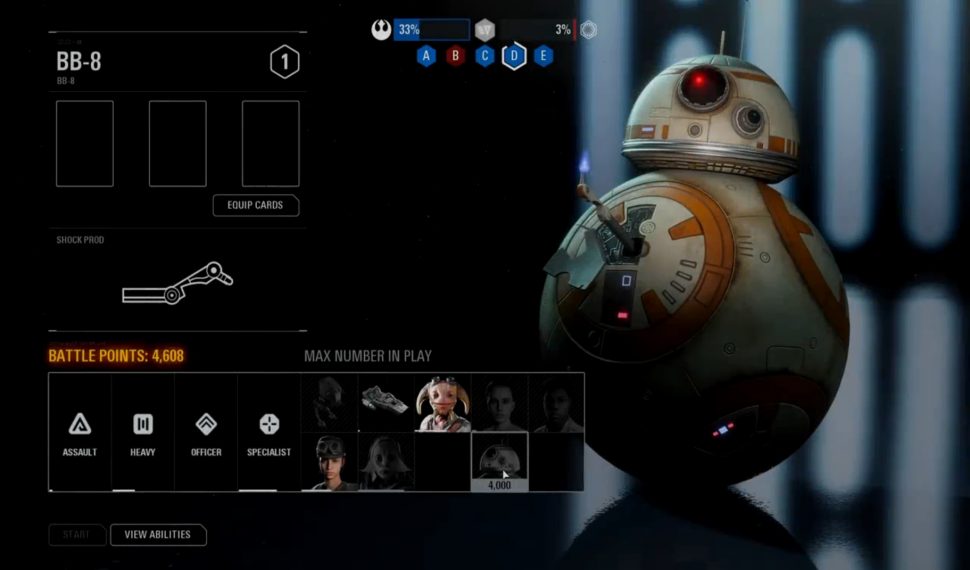Choose the horned alien character portrait
Image resolution: width=970 pixels, height=570 pixels.
(x=443, y=404)
